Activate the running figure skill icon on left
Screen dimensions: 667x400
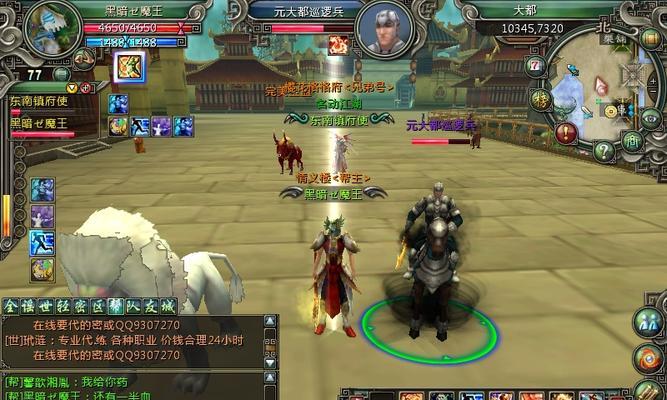[x=42, y=242]
